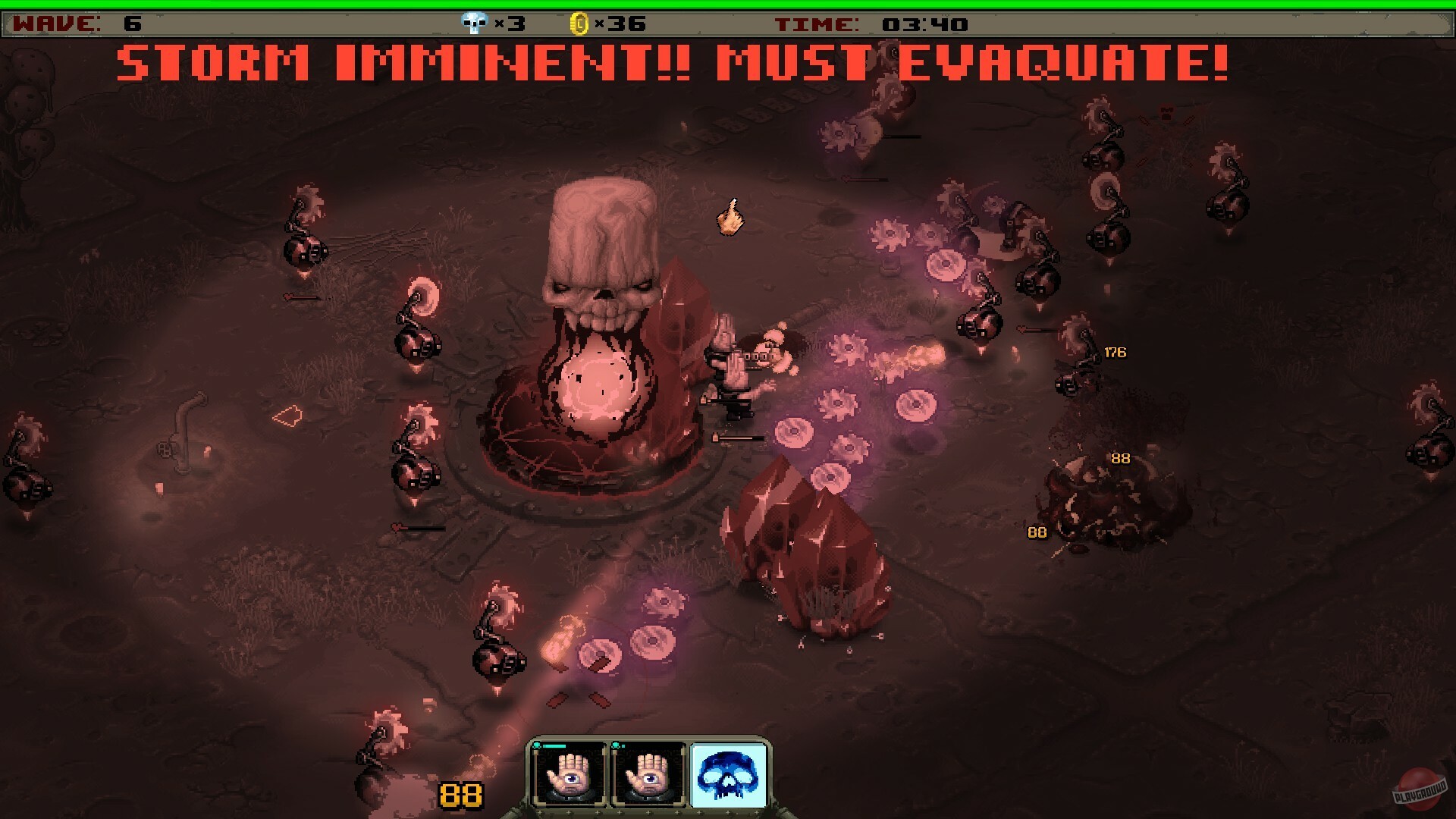Activate the blue skull ability
This screenshot has height=819, width=1456.
728,774
